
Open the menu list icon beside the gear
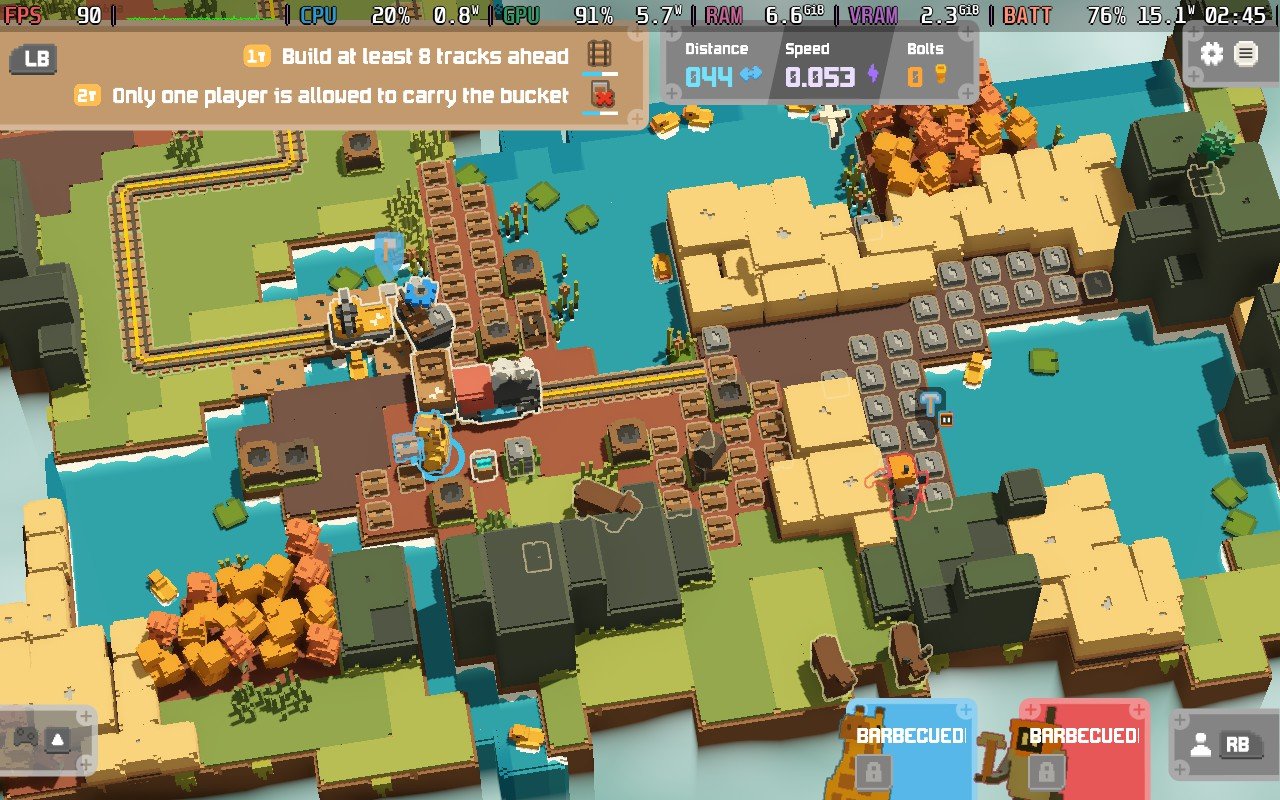[1245, 52]
